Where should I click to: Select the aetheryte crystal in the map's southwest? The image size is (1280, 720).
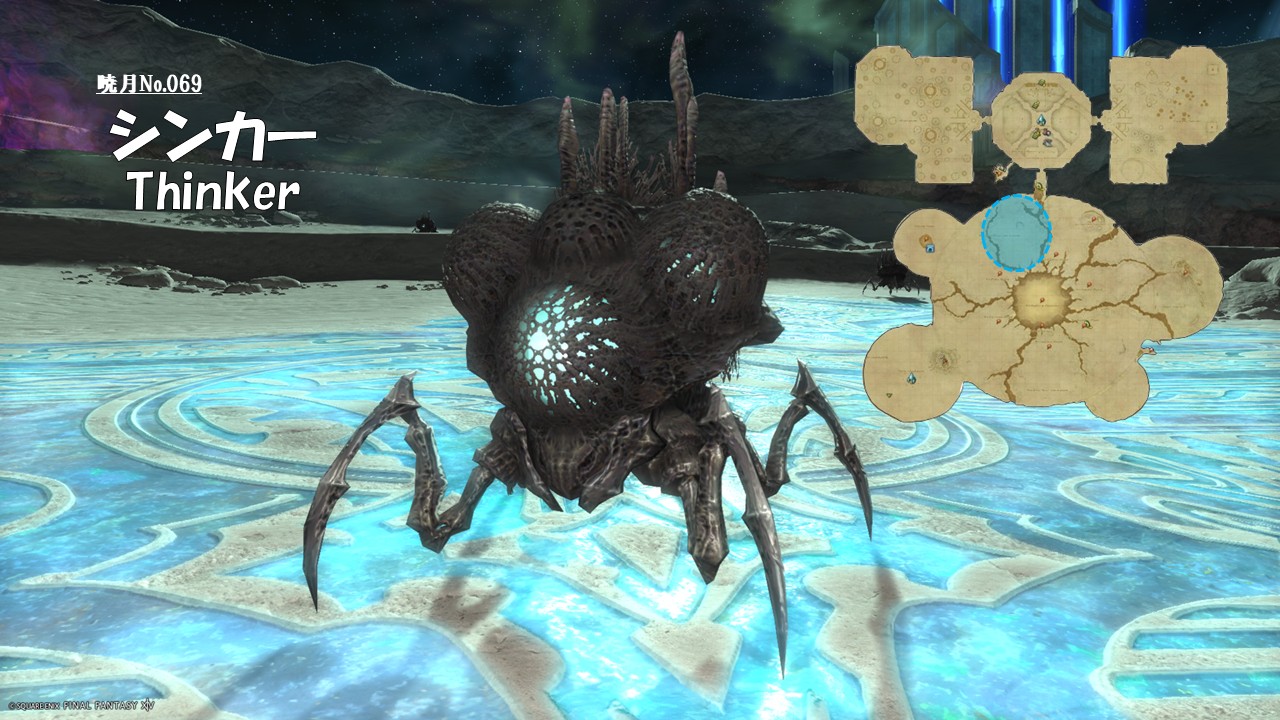(x=911, y=378)
